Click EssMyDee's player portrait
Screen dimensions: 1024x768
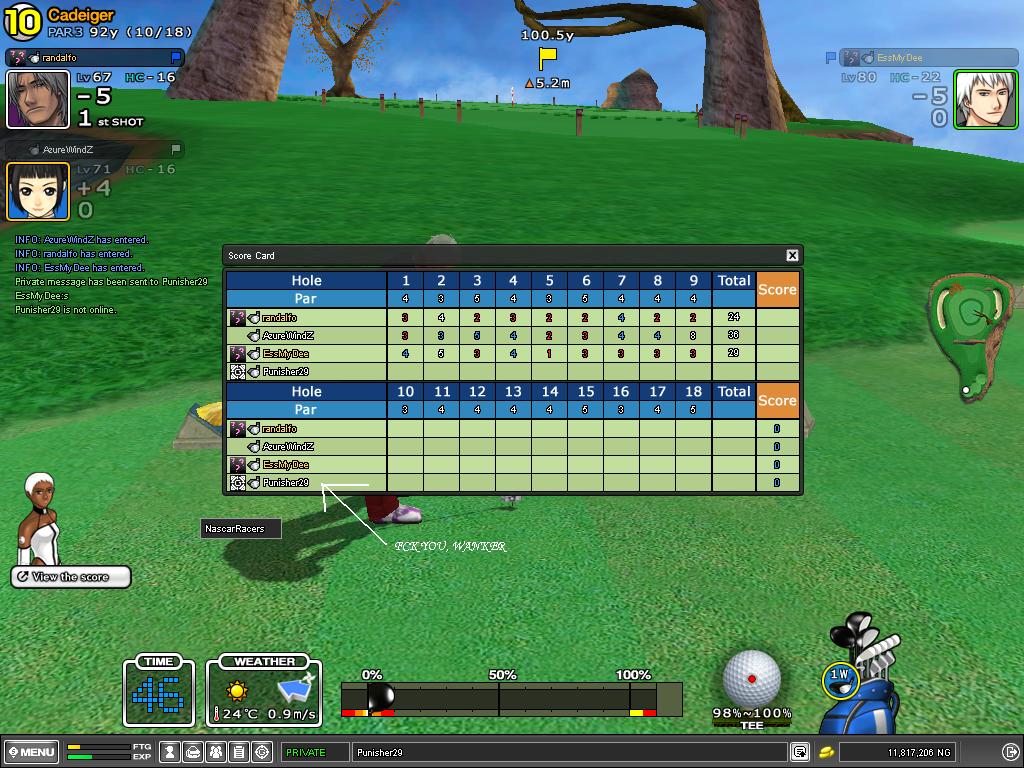985,99
